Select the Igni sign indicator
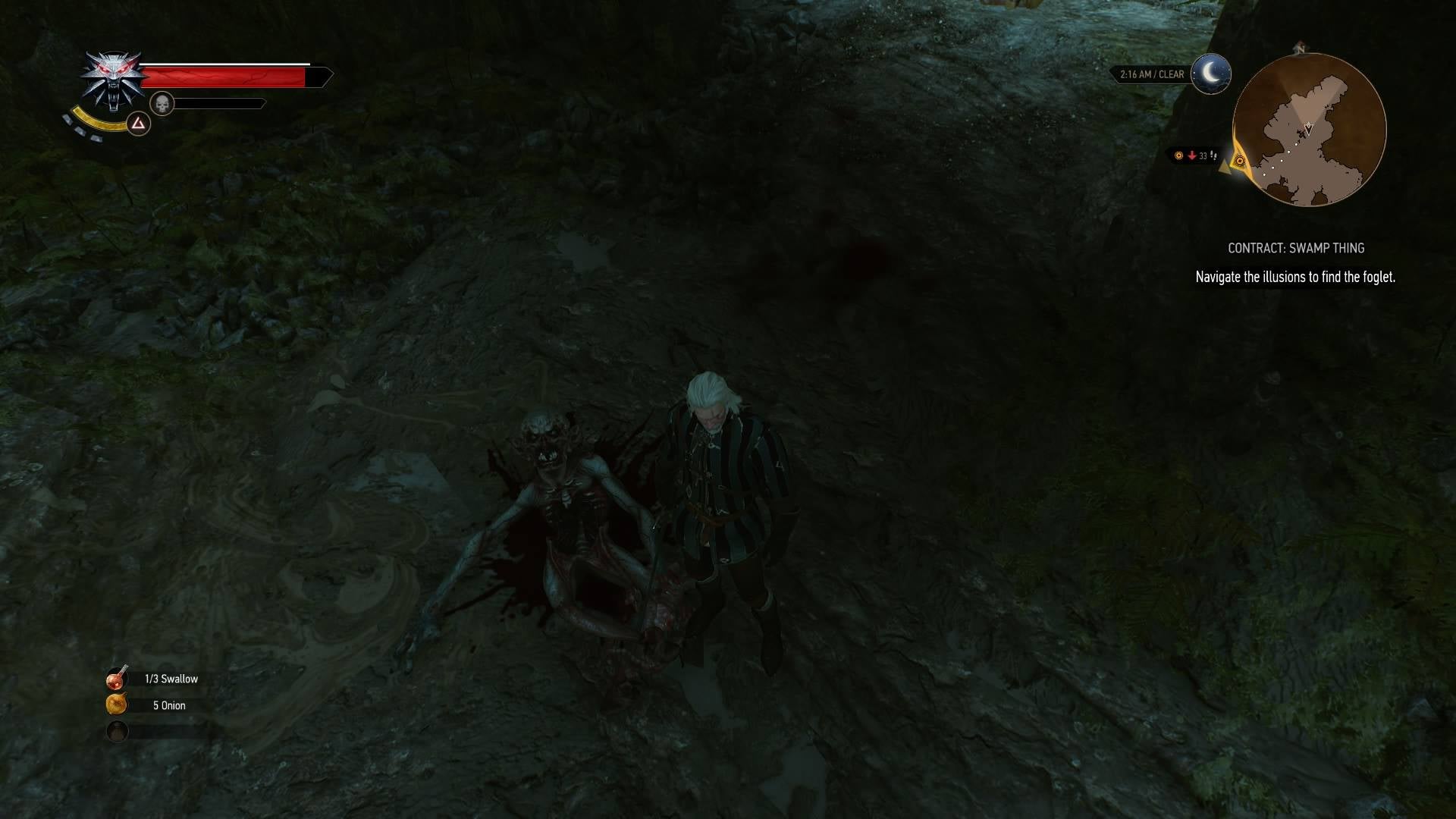The height and width of the screenshot is (819, 1456). [138, 124]
